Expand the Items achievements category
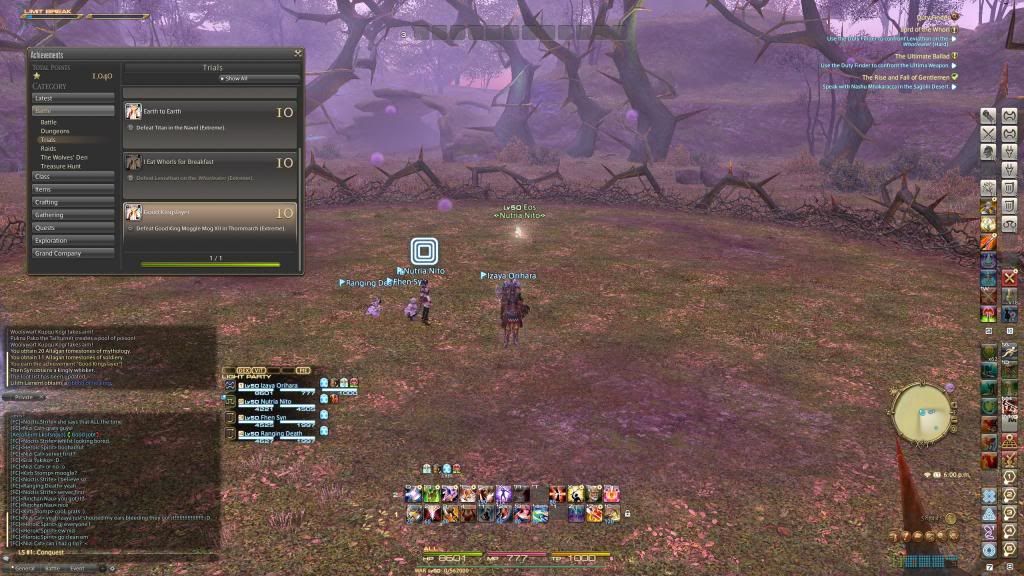 coord(74,189)
